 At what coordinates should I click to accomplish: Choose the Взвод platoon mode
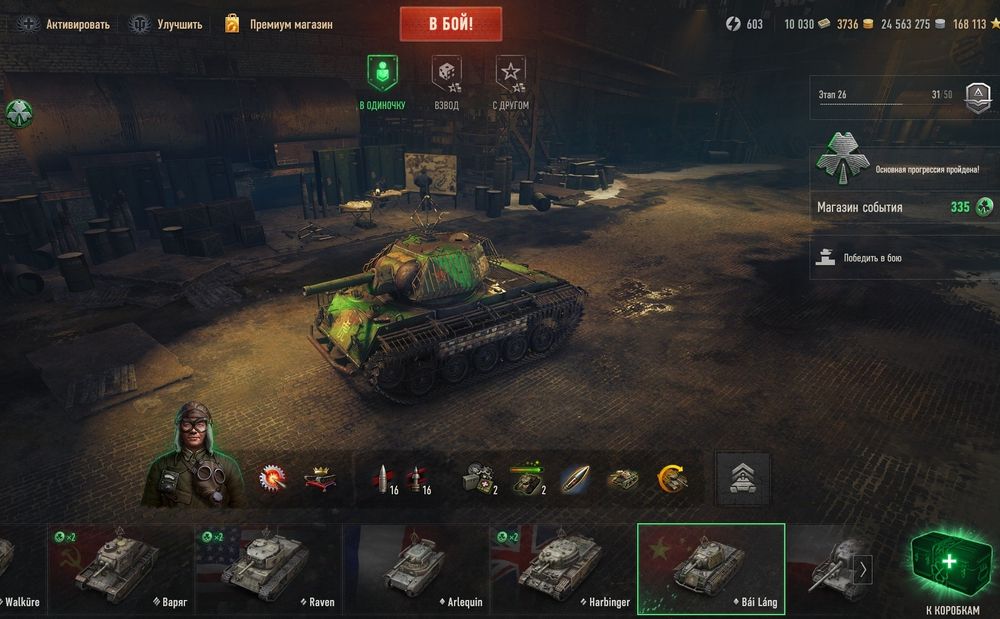(x=446, y=82)
